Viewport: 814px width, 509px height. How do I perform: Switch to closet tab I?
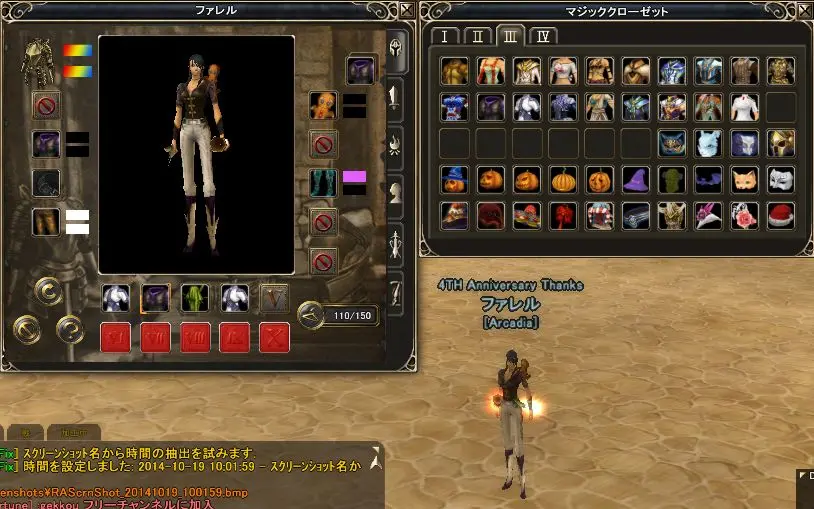coord(444,37)
